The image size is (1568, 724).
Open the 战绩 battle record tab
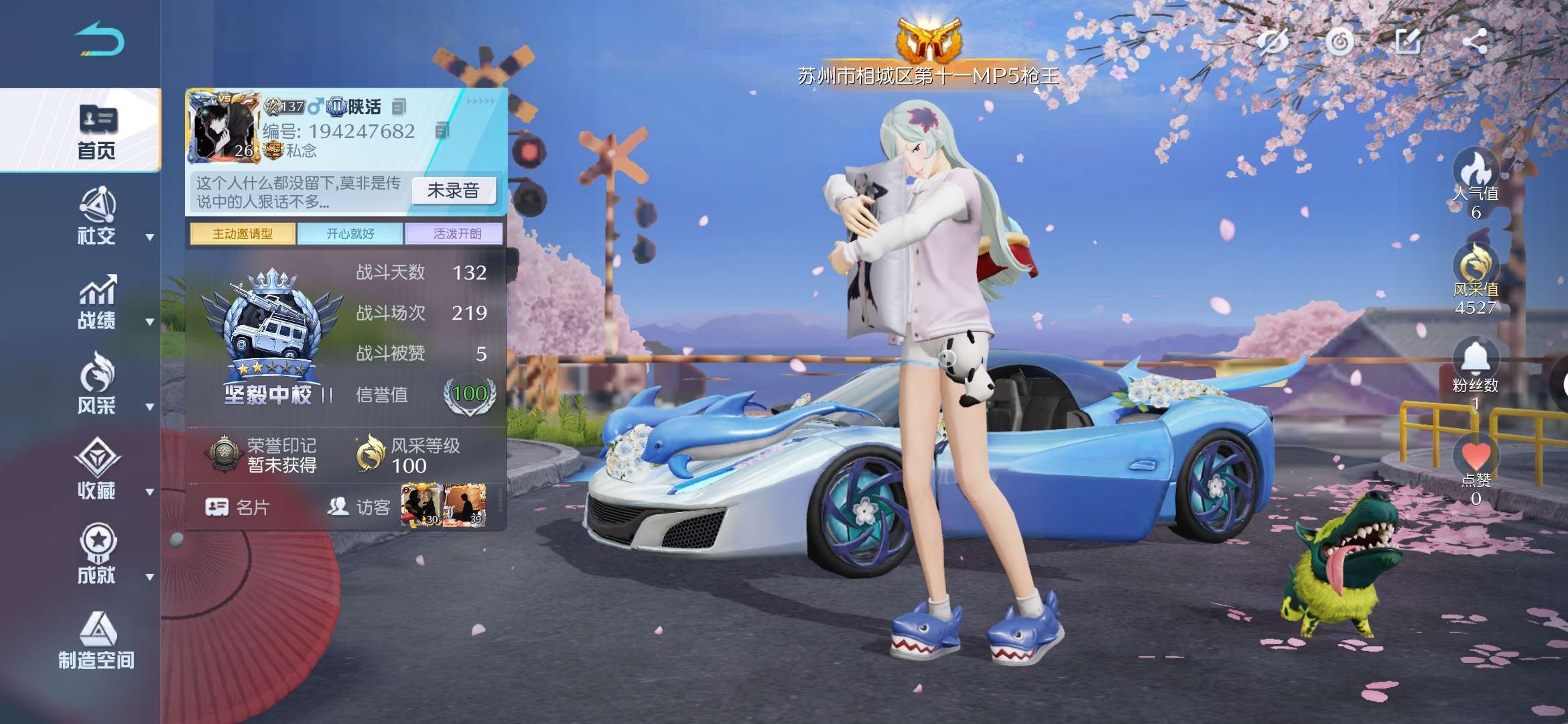pos(96,302)
